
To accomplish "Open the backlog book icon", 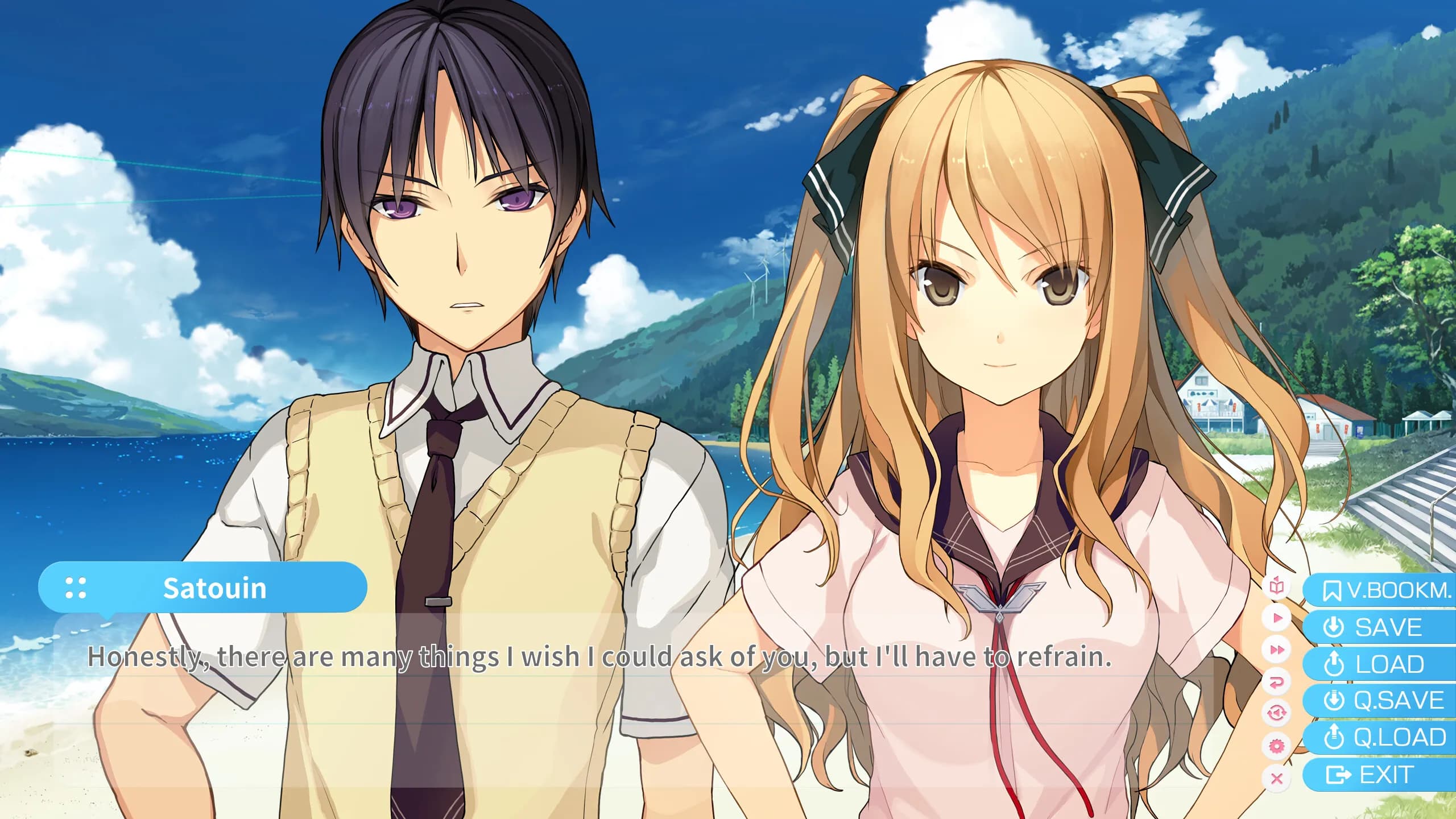I will 1277,586.
